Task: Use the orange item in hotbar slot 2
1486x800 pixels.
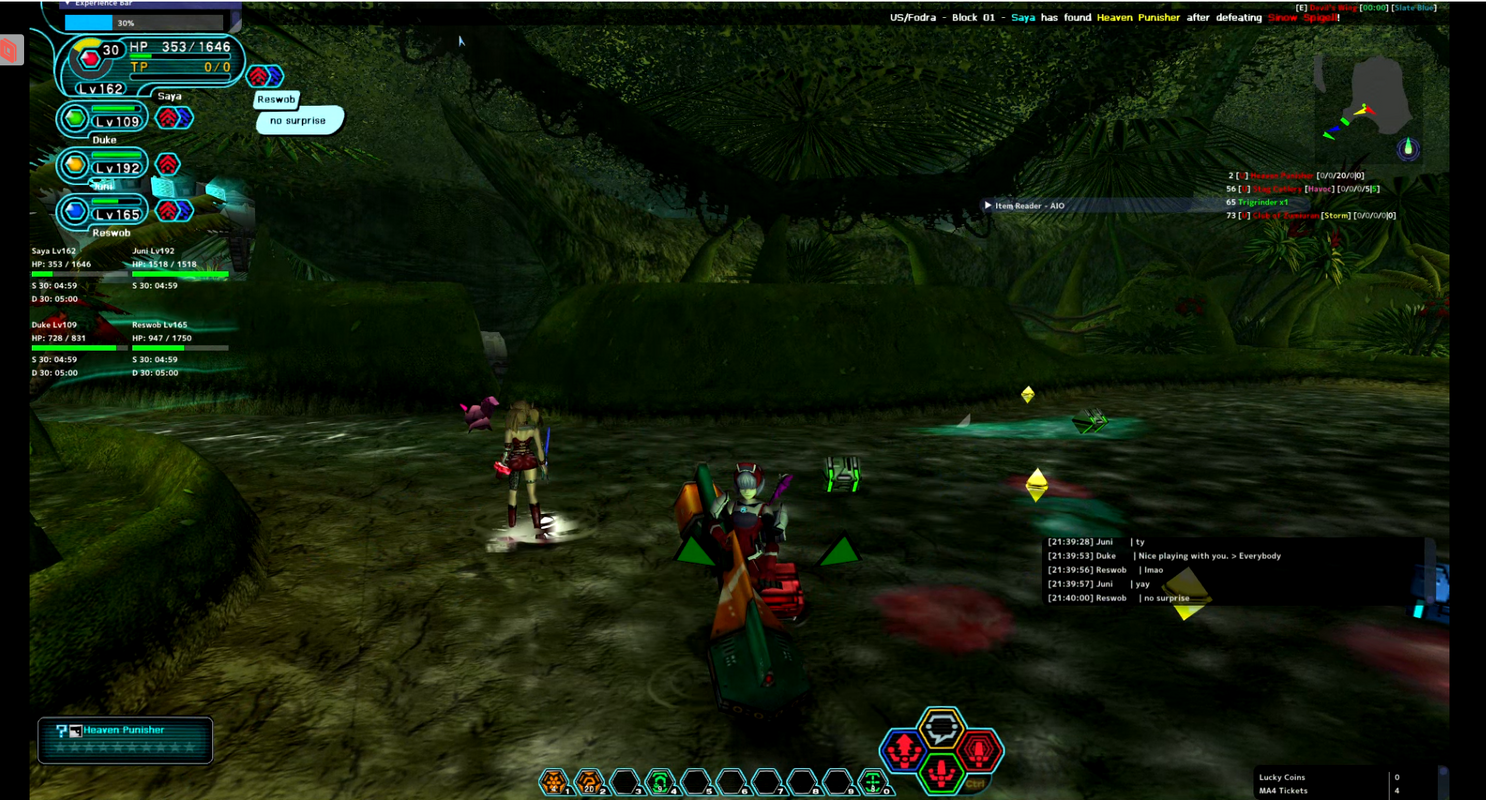Action: pos(588,782)
